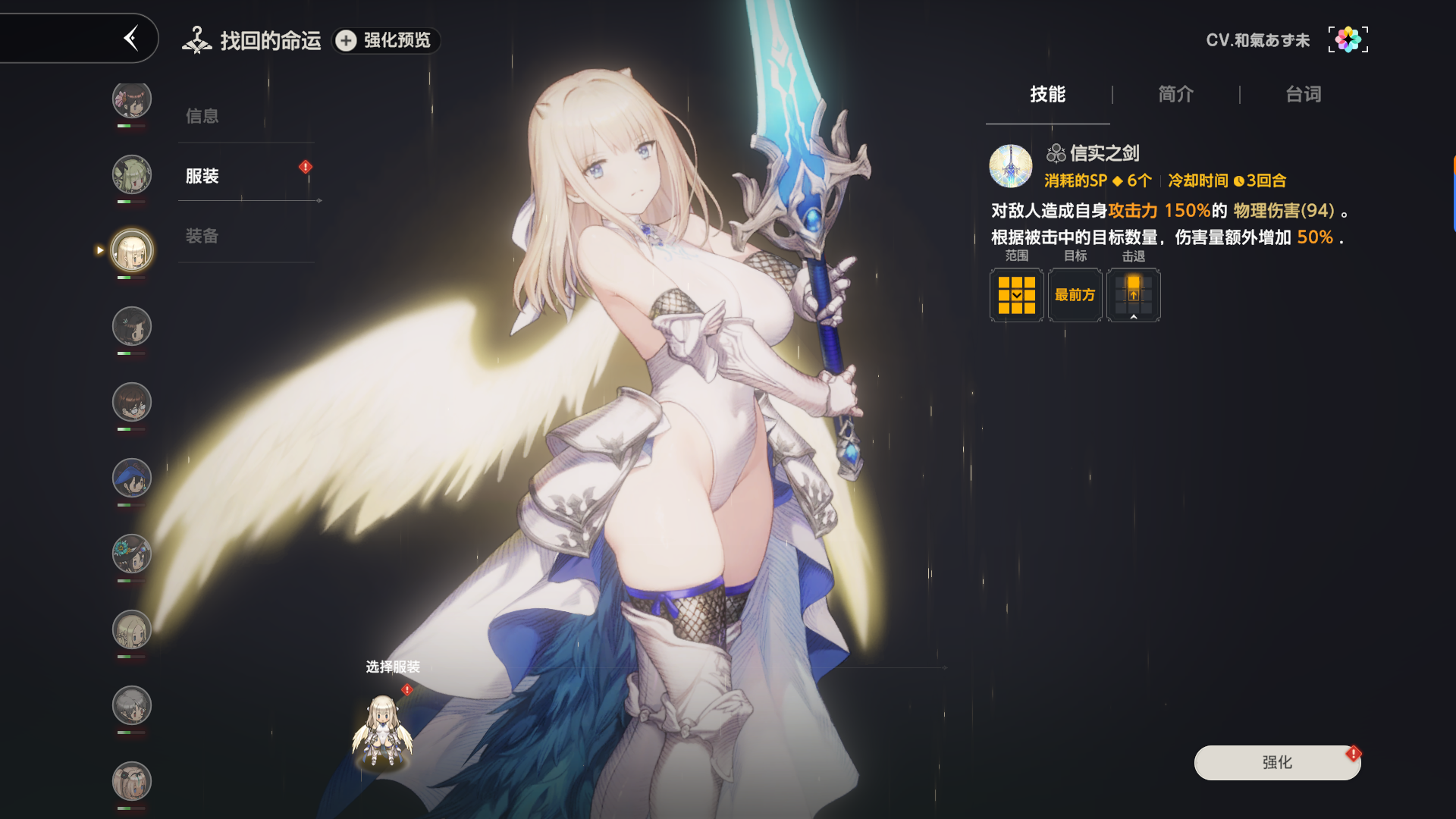Switch to the 技能 skills tab
Image resolution: width=1456 pixels, height=819 pixels.
(x=1047, y=95)
